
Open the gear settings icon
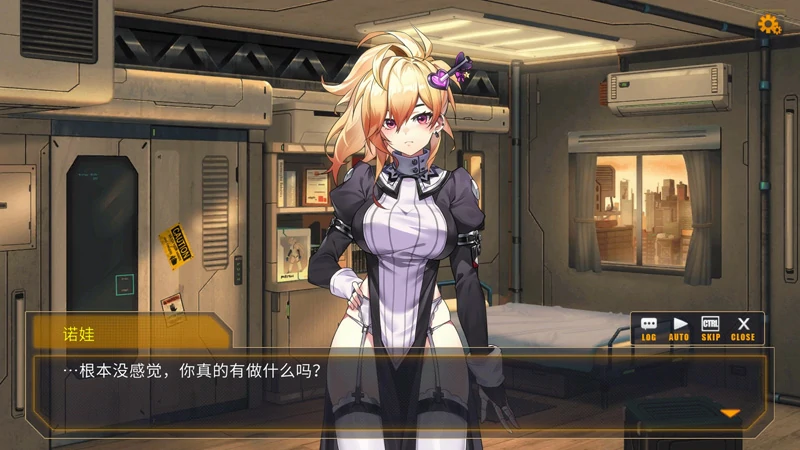pyautogui.click(x=769, y=24)
